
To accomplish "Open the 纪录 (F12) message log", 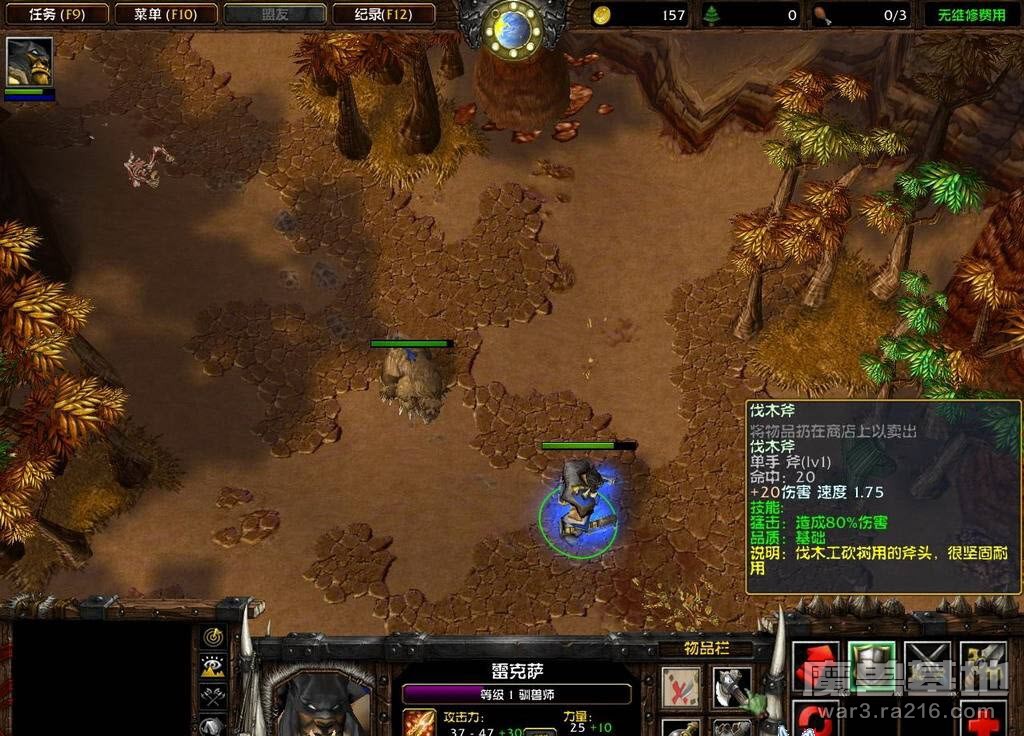I will click(382, 14).
